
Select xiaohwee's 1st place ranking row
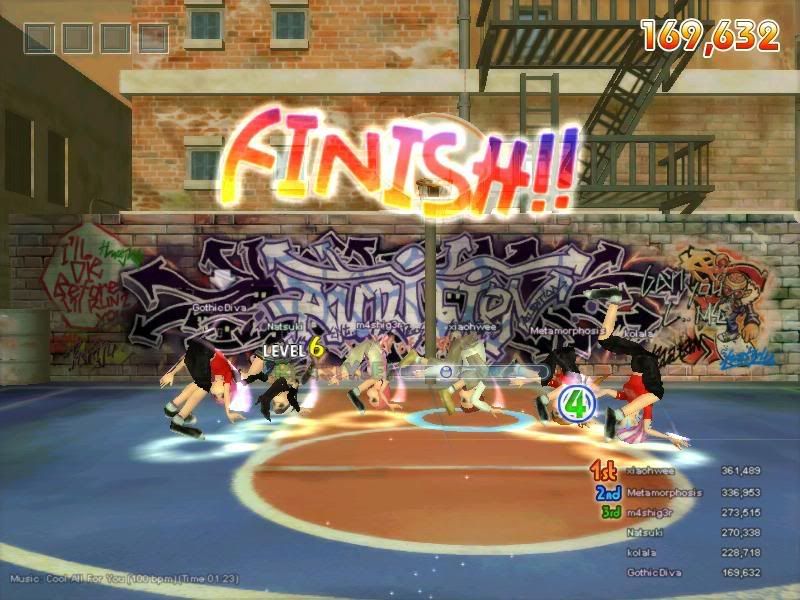[680, 470]
